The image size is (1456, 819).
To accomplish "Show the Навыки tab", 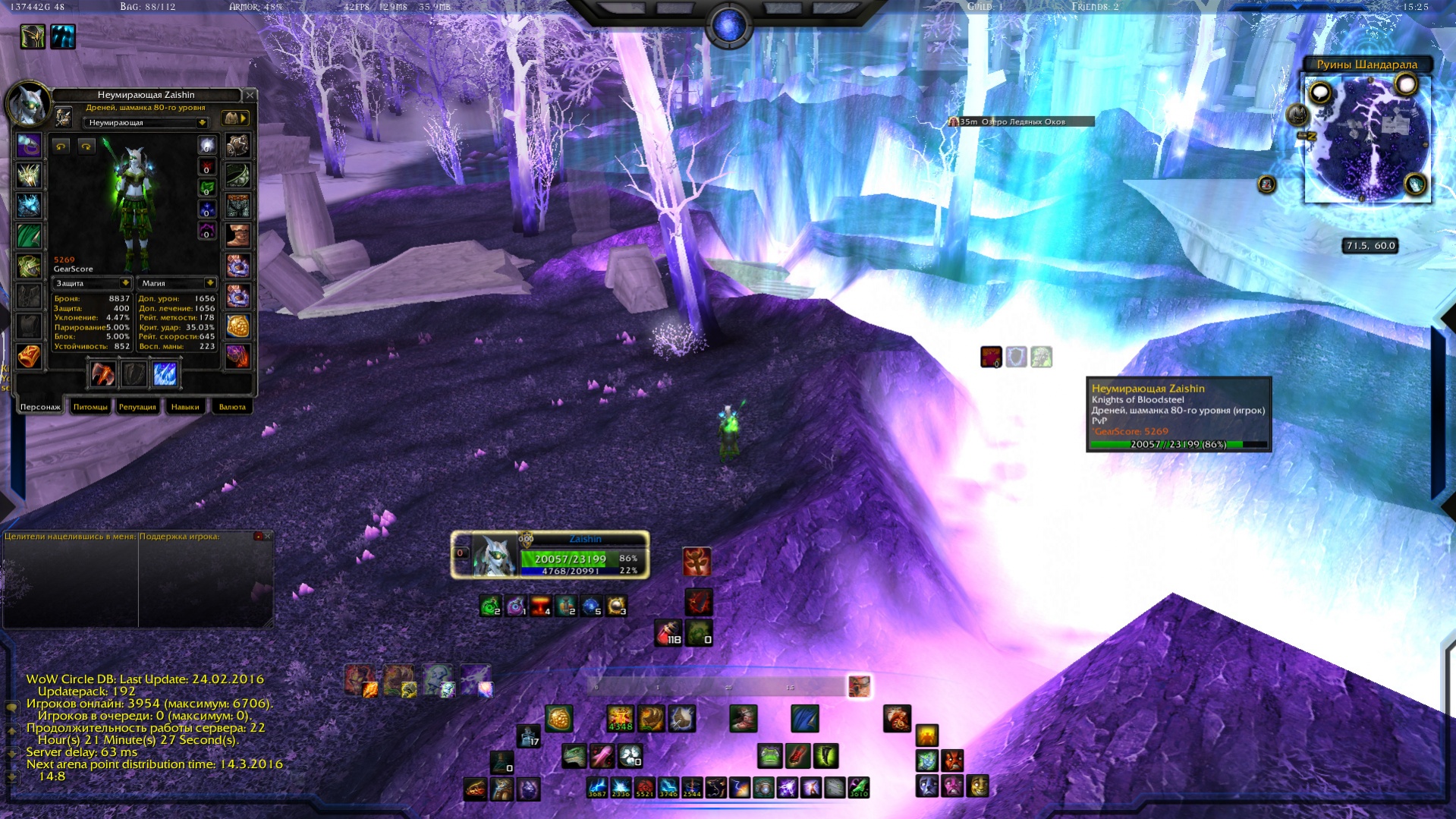I will pyautogui.click(x=185, y=407).
